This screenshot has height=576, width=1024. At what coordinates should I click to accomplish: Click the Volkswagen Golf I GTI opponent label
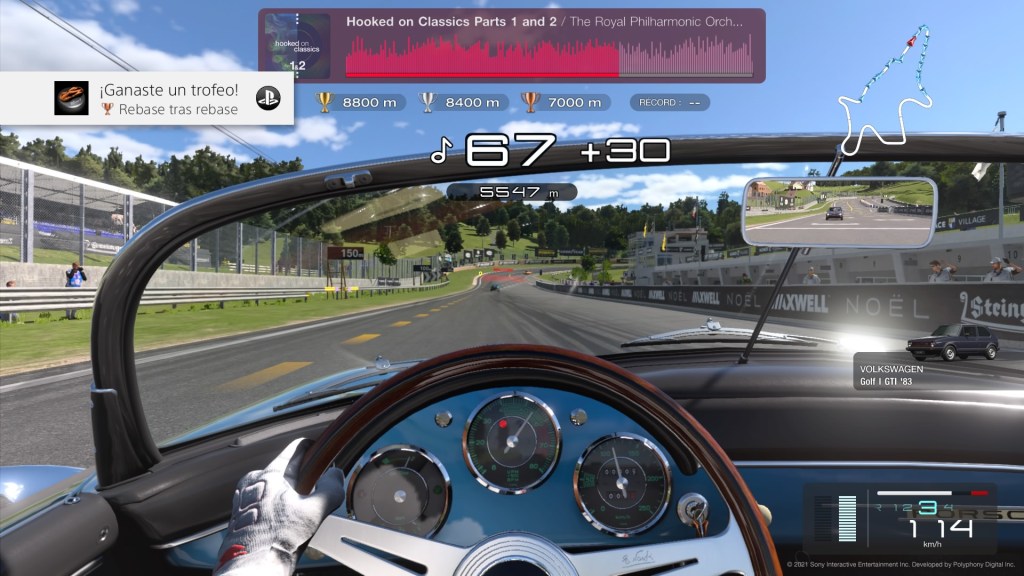click(891, 375)
